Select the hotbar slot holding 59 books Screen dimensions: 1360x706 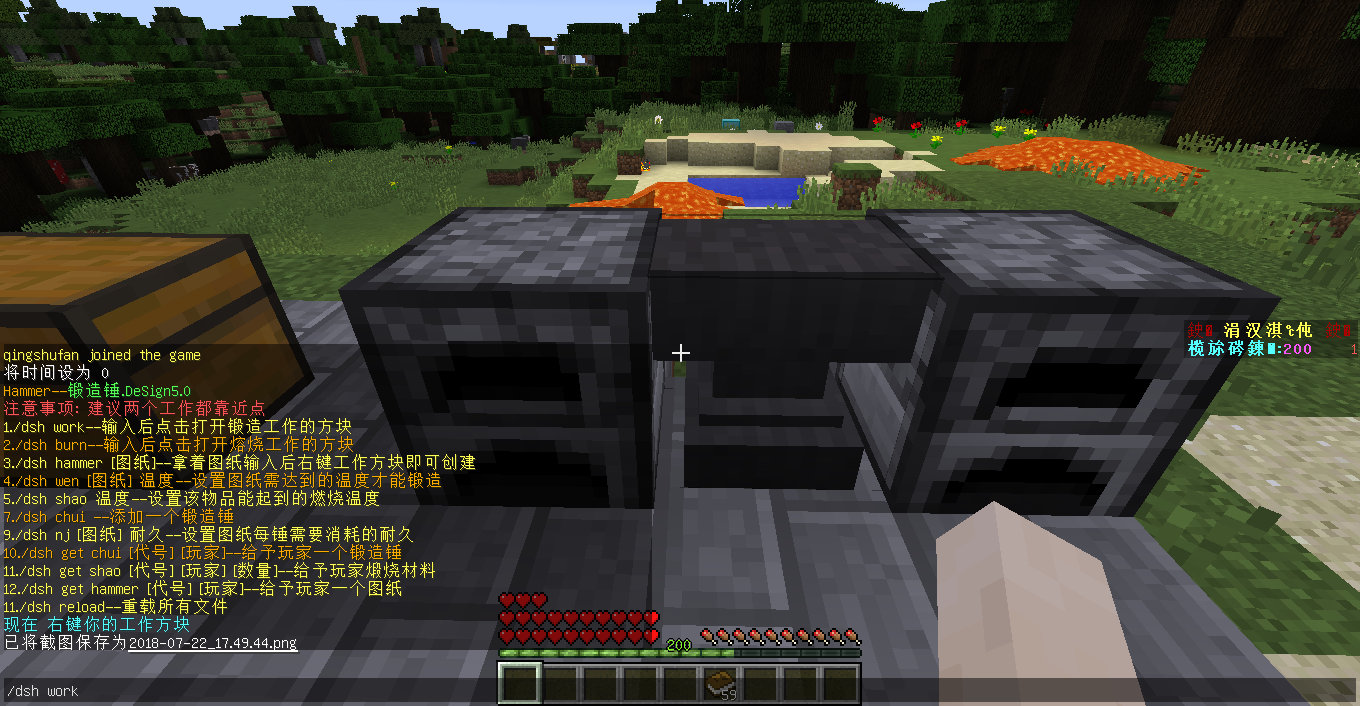pyautogui.click(x=720, y=684)
